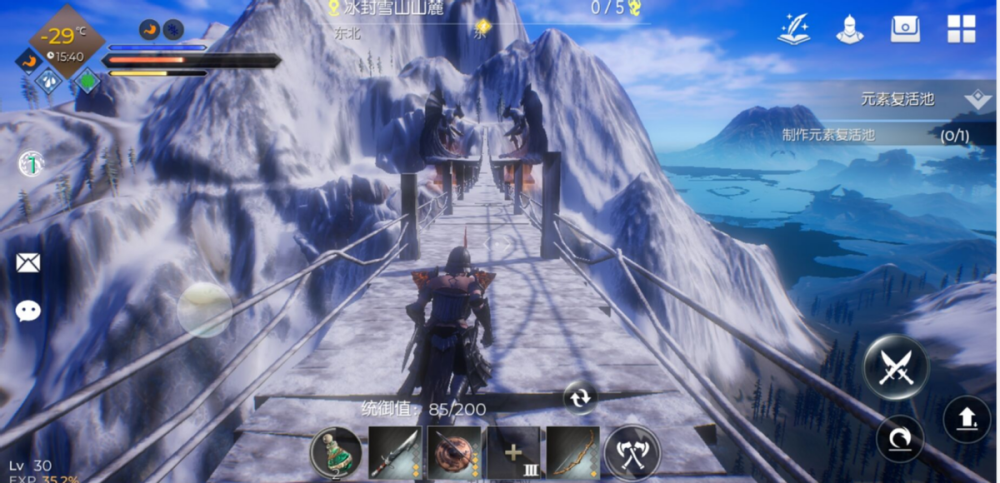The image size is (1000, 483).
Task: Collapse the 元素复活池 quest tracker
Action: pos(977,100)
